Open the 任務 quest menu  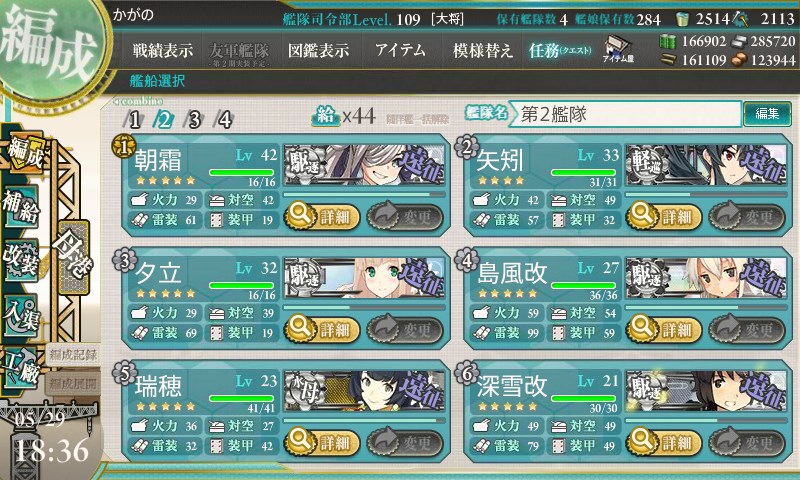(560, 49)
